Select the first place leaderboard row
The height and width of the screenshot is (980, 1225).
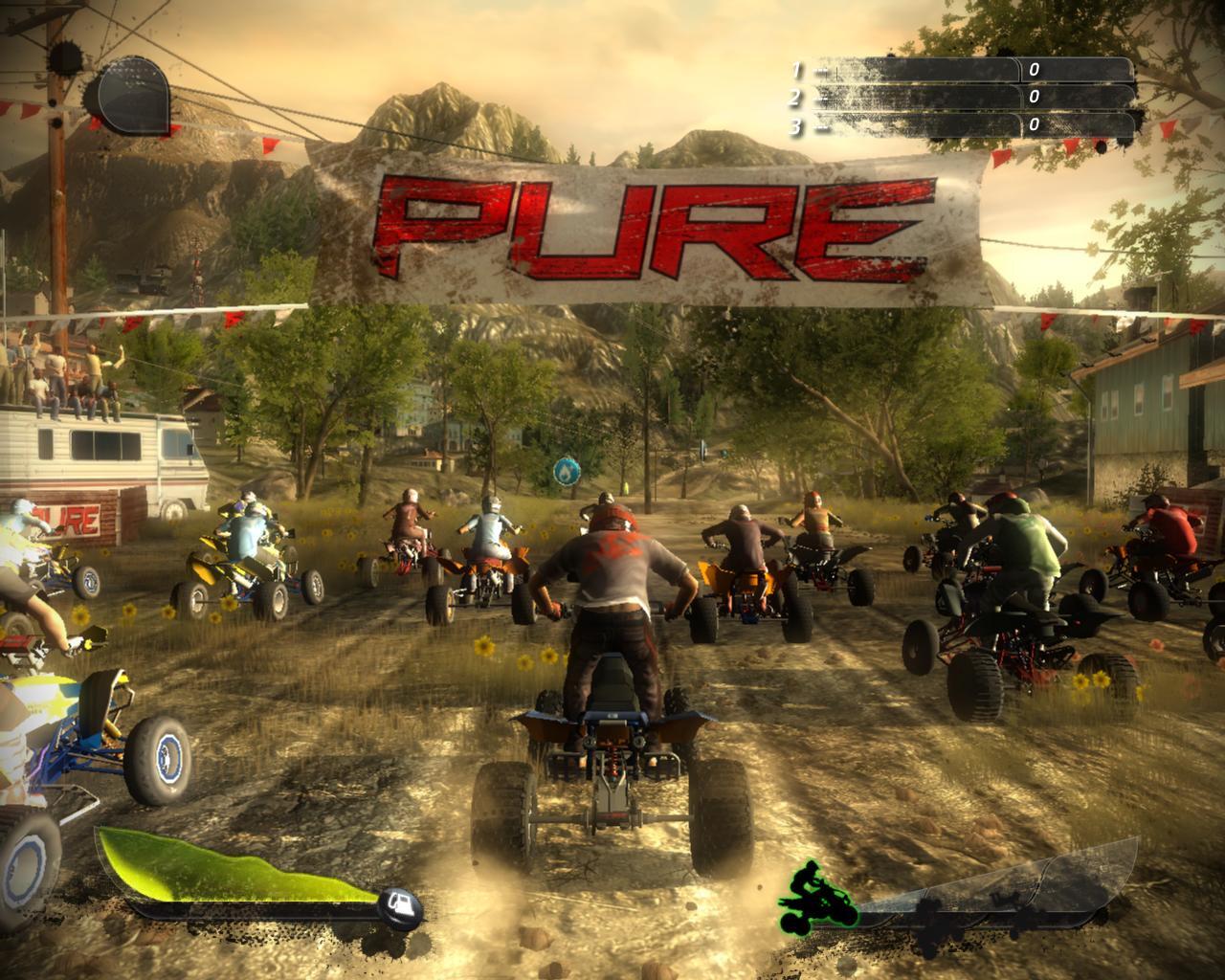962,70
